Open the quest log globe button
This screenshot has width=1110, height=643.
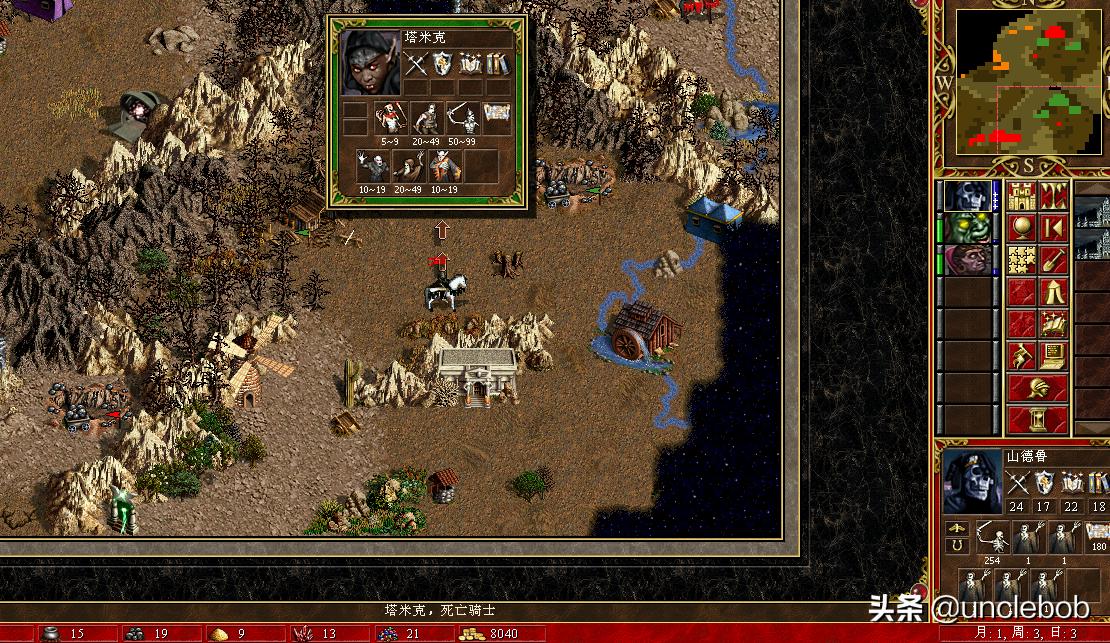pyautogui.click(x=1022, y=228)
